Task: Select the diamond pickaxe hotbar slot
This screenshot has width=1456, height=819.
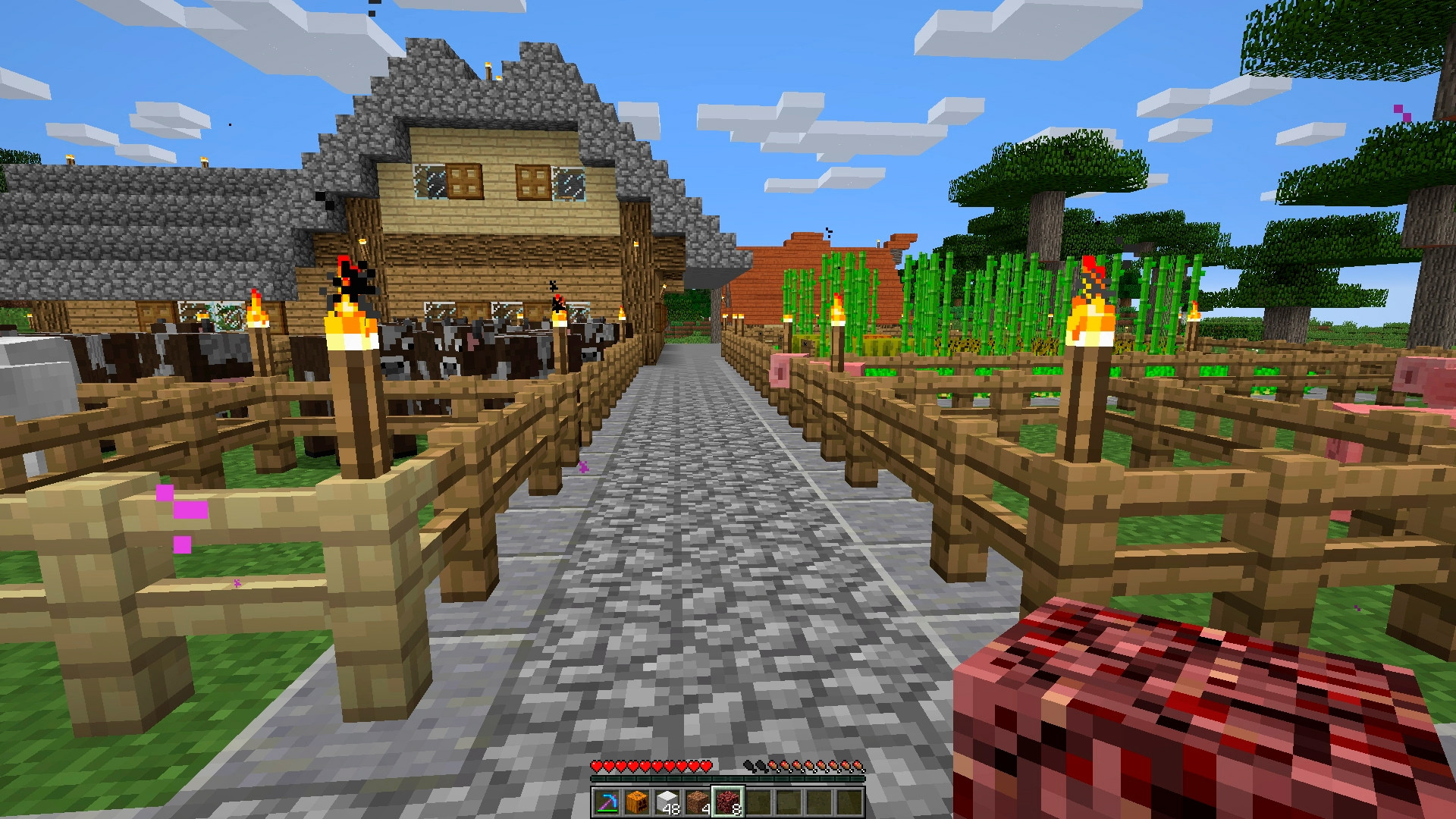Action: tap(607, 802)
